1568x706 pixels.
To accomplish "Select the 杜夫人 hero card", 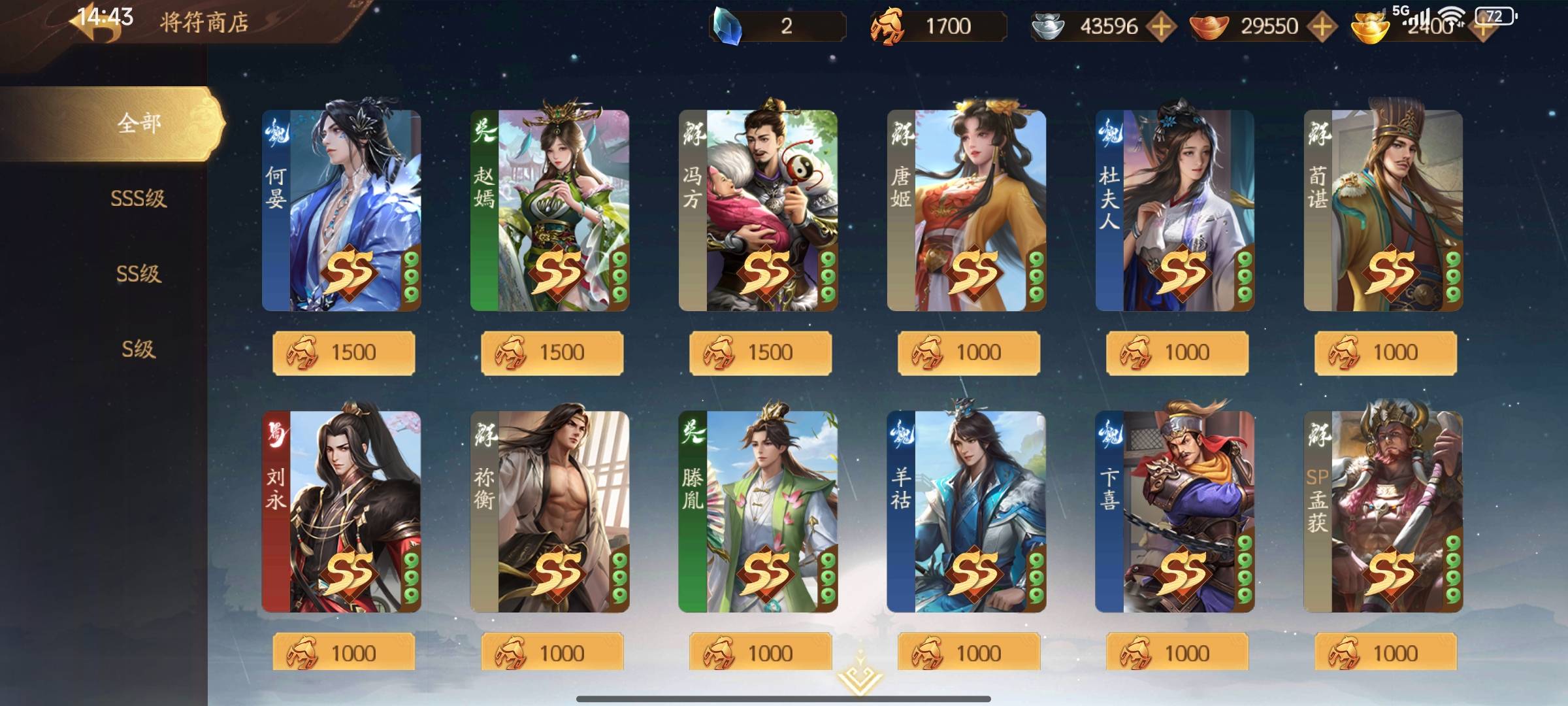I will coord(1175,210).
